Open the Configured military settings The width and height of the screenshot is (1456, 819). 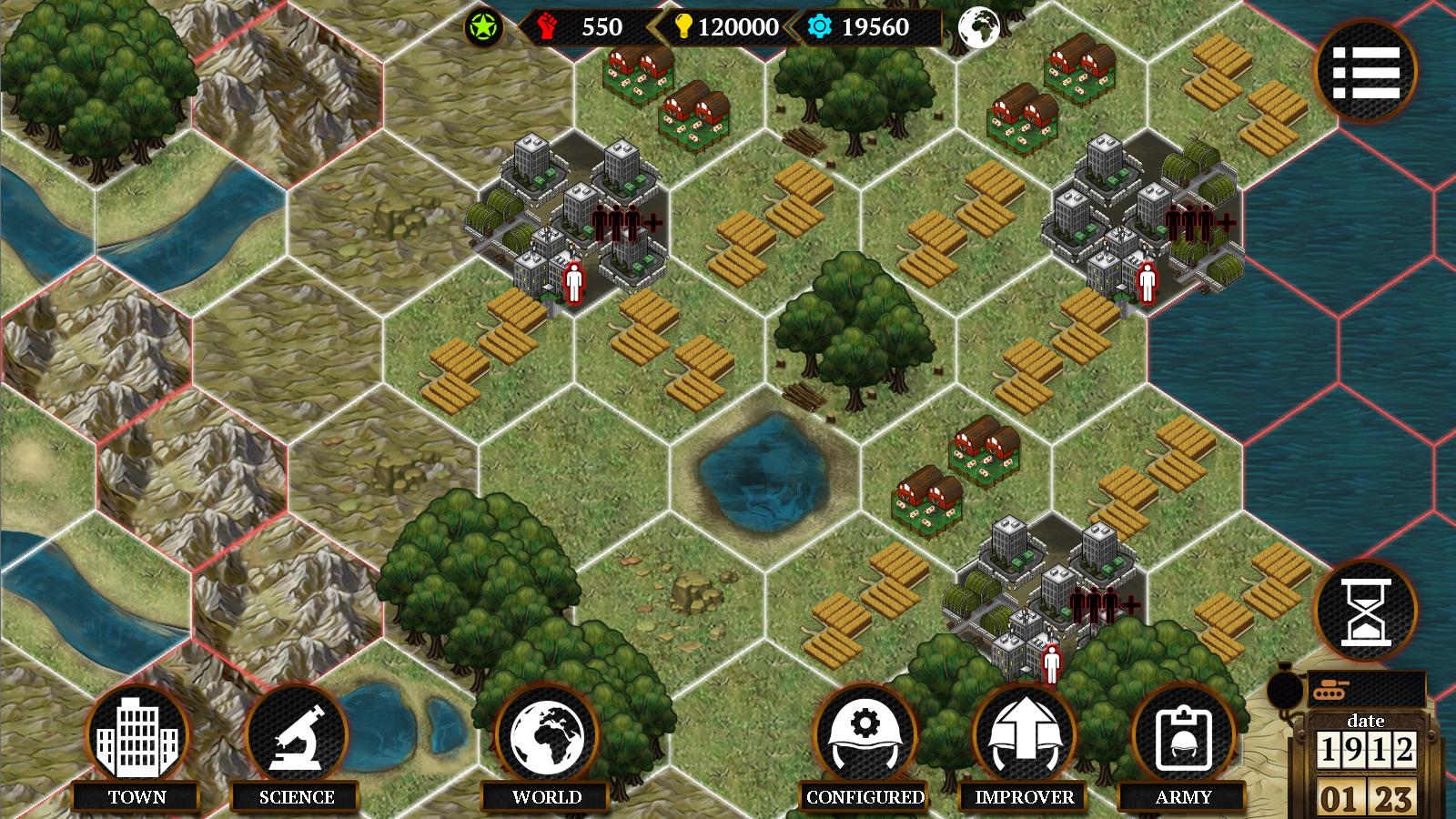tap(862, 737)
